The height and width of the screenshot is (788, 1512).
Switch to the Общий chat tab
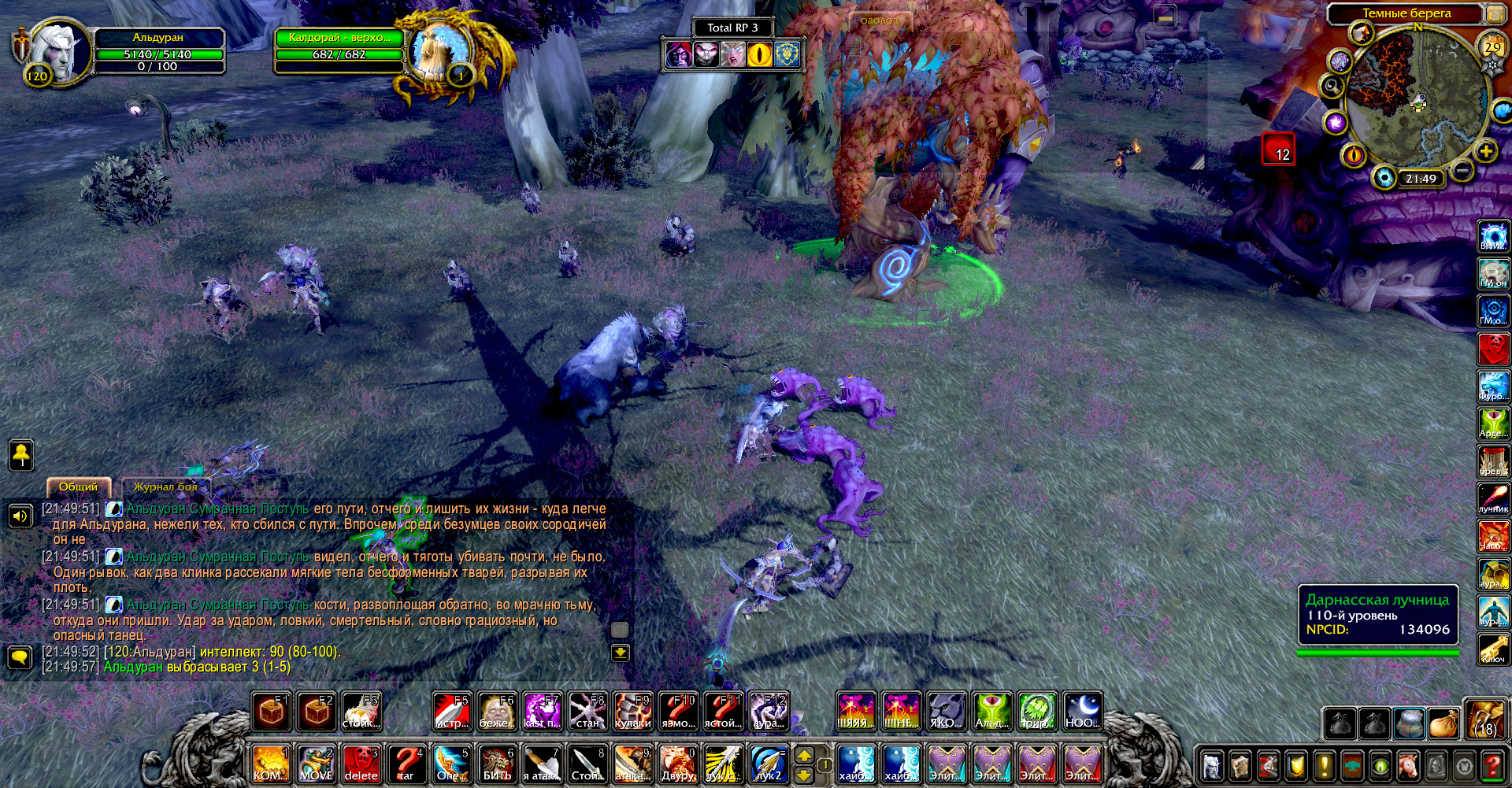point(79,486)
